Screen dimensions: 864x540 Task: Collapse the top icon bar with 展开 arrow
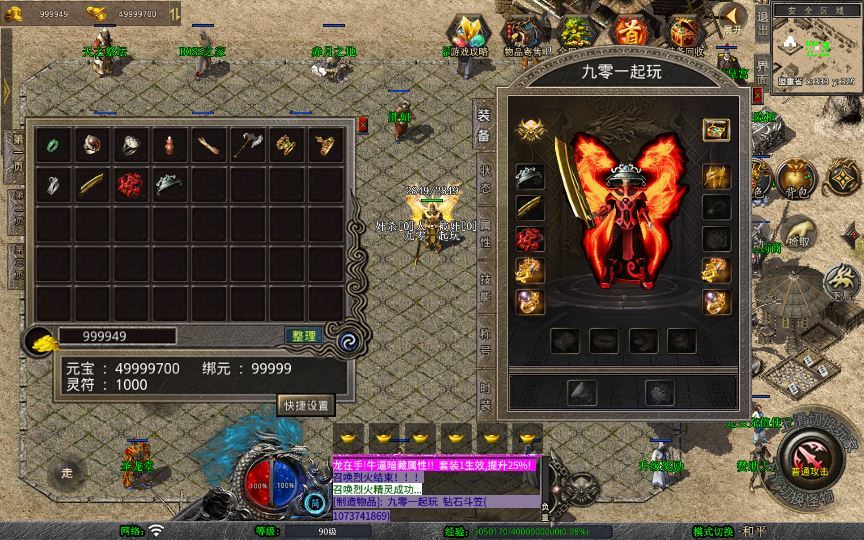(735, 17)
